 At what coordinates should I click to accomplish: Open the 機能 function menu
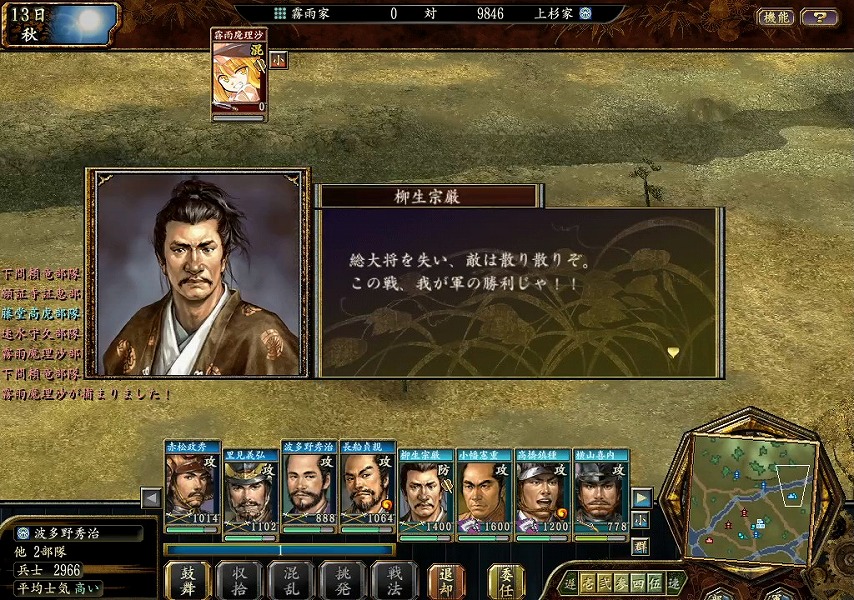tap(776, 17)
